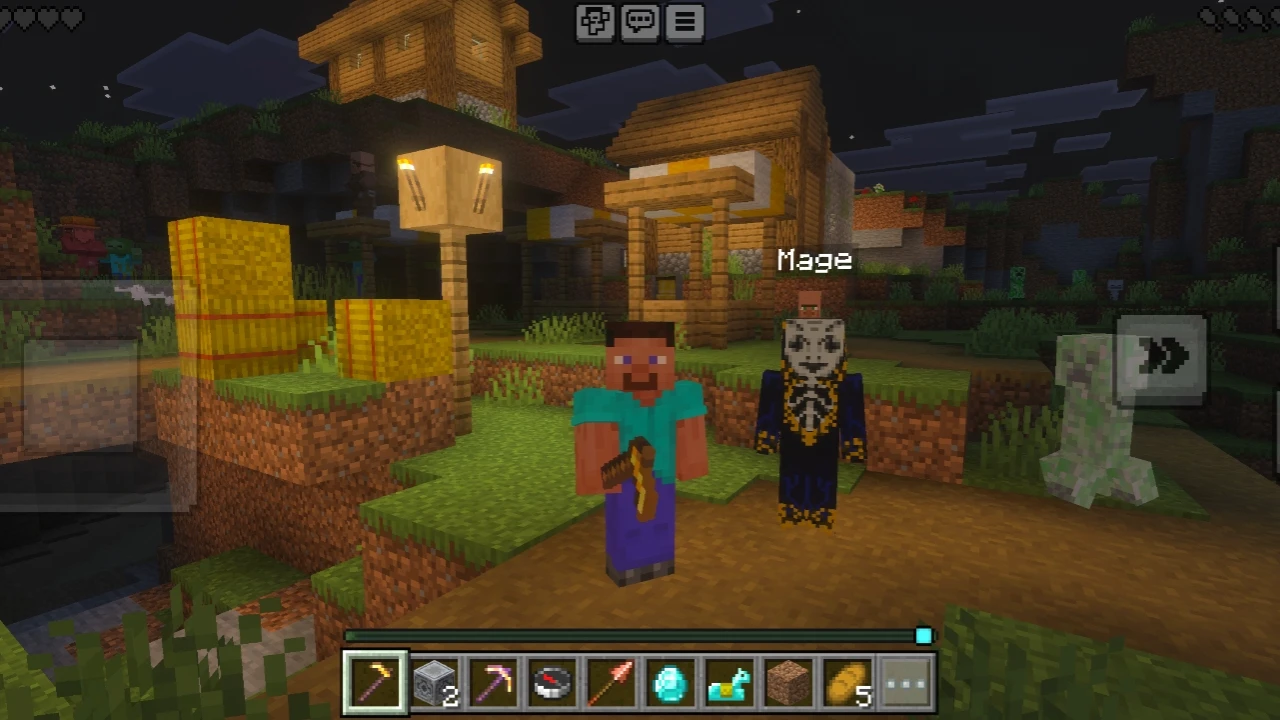
Task: Click the highlighted selected hotbar slot frame
Action: [x=375, y=683]
